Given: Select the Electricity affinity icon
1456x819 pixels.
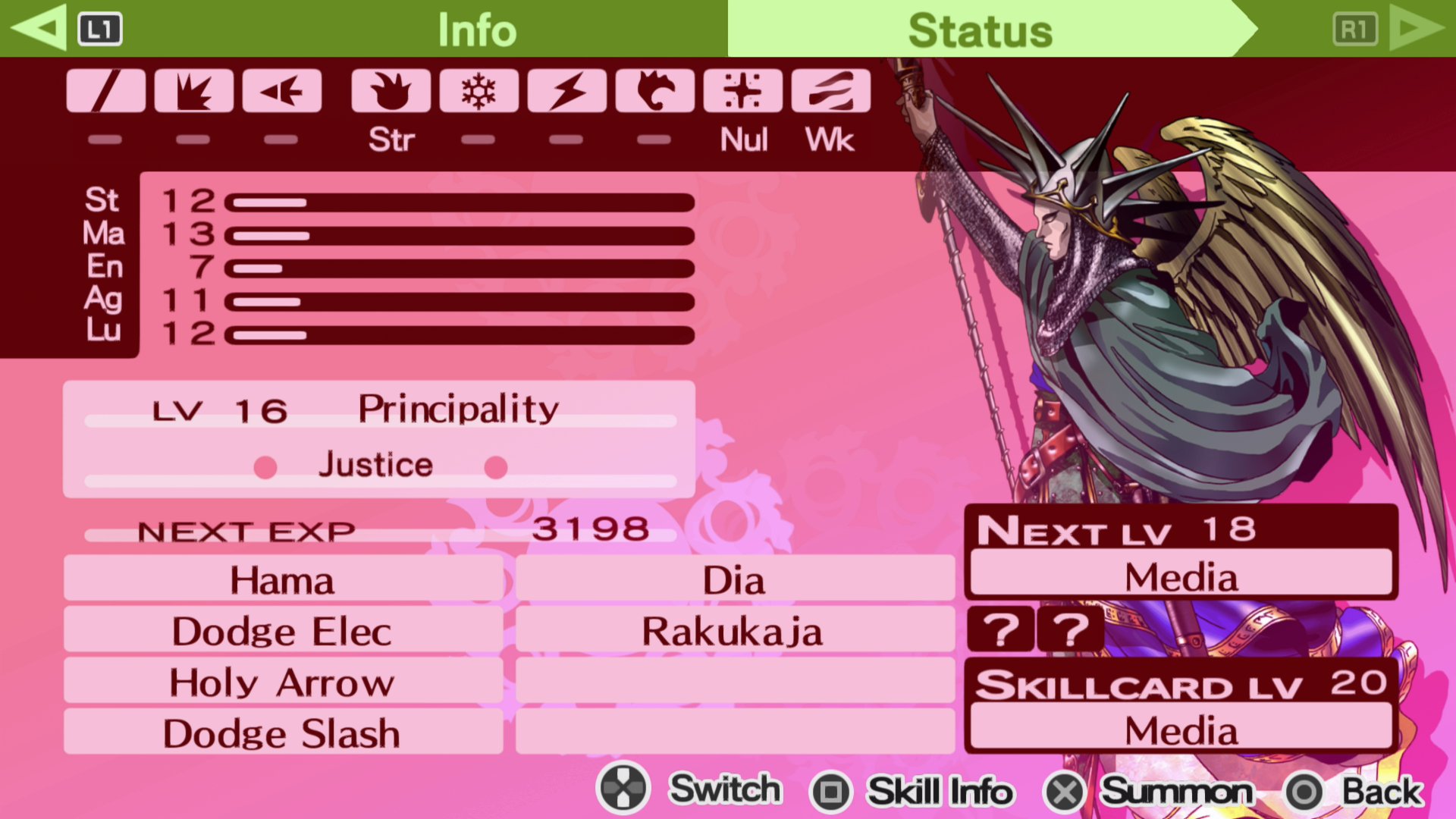Looking at the screenshot, I should click(x=566, y=91).
